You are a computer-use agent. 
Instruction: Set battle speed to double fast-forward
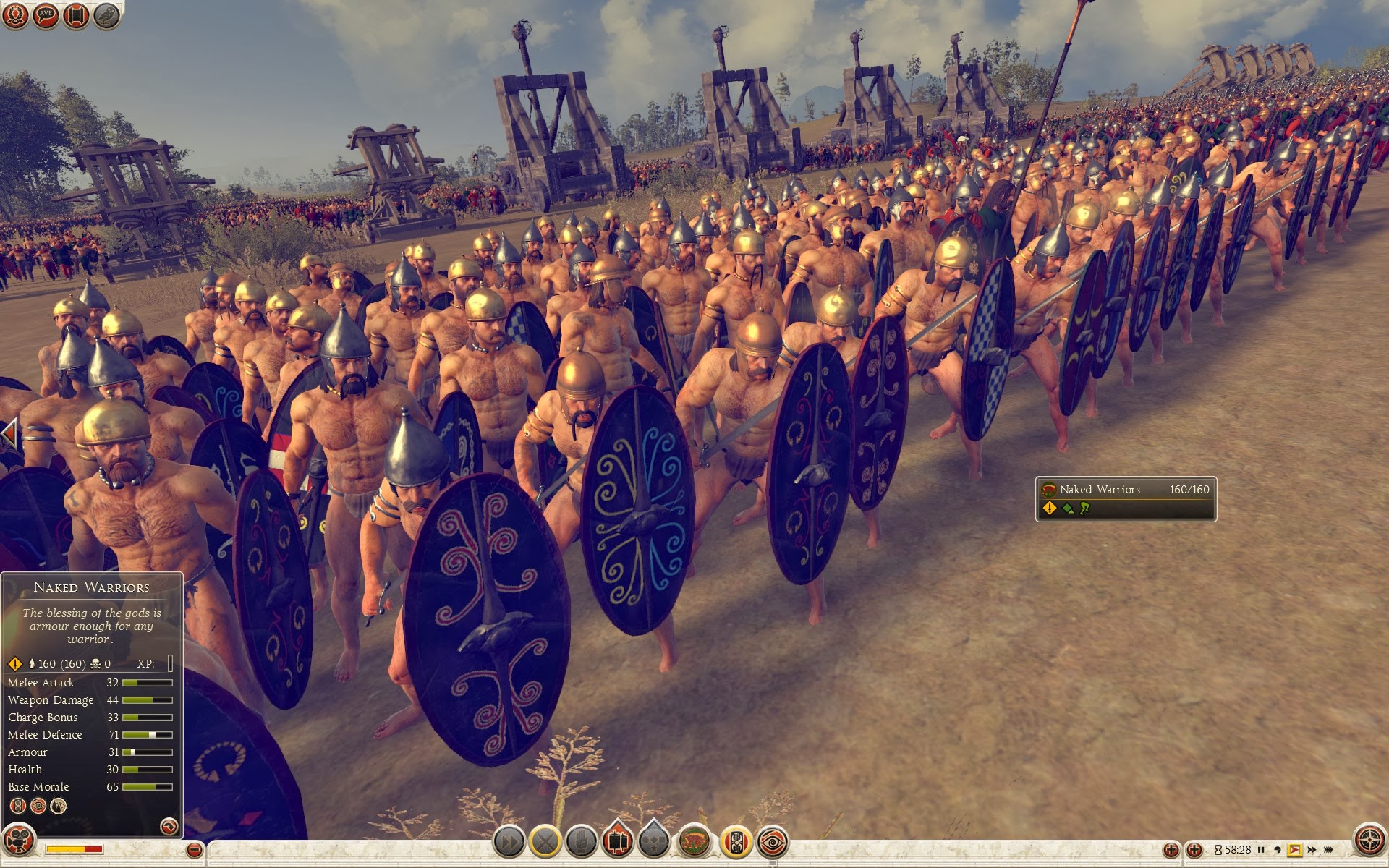[x=1312, y=850]
